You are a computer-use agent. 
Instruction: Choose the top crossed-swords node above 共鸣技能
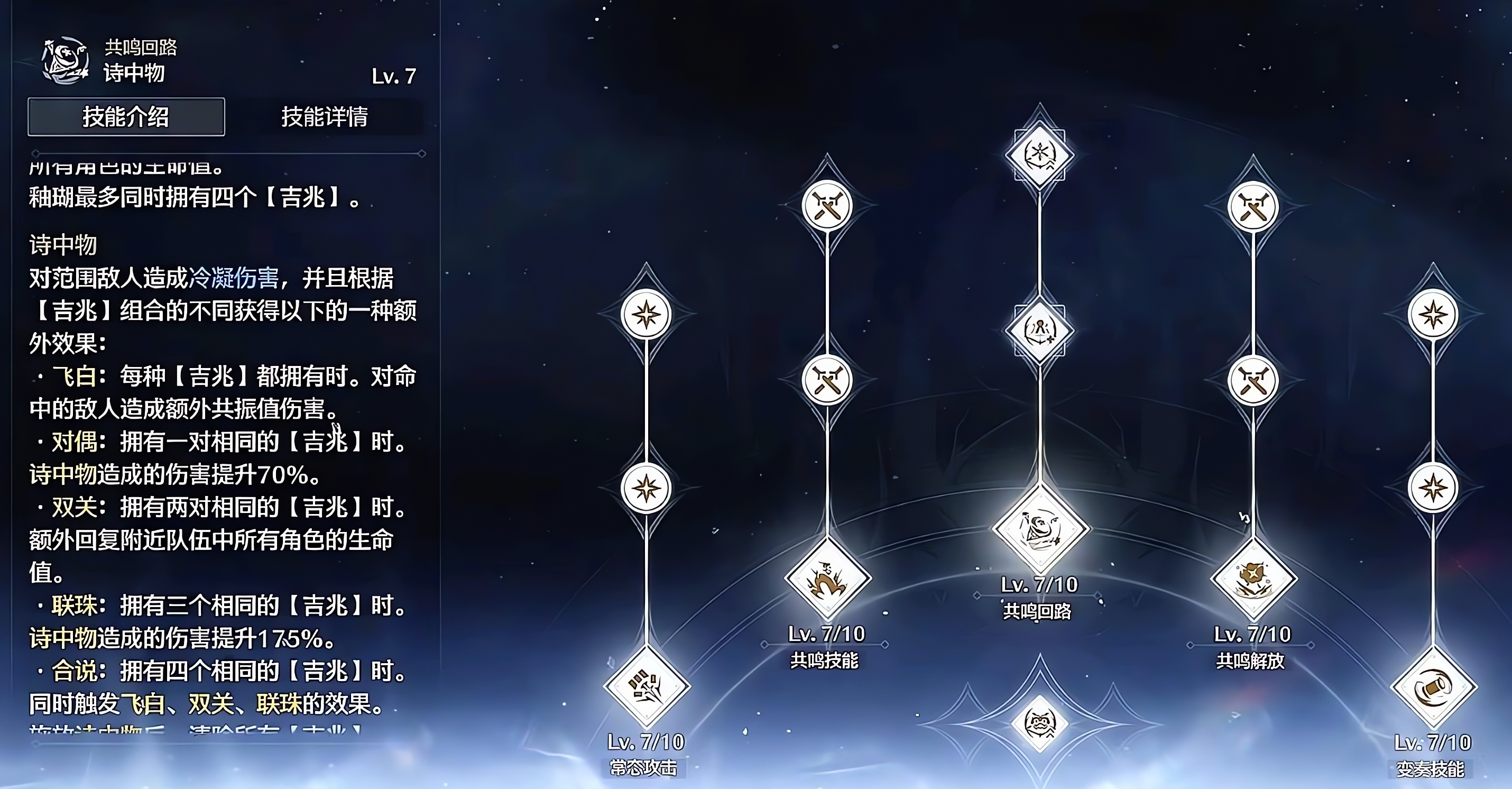[x=827, y=206]
